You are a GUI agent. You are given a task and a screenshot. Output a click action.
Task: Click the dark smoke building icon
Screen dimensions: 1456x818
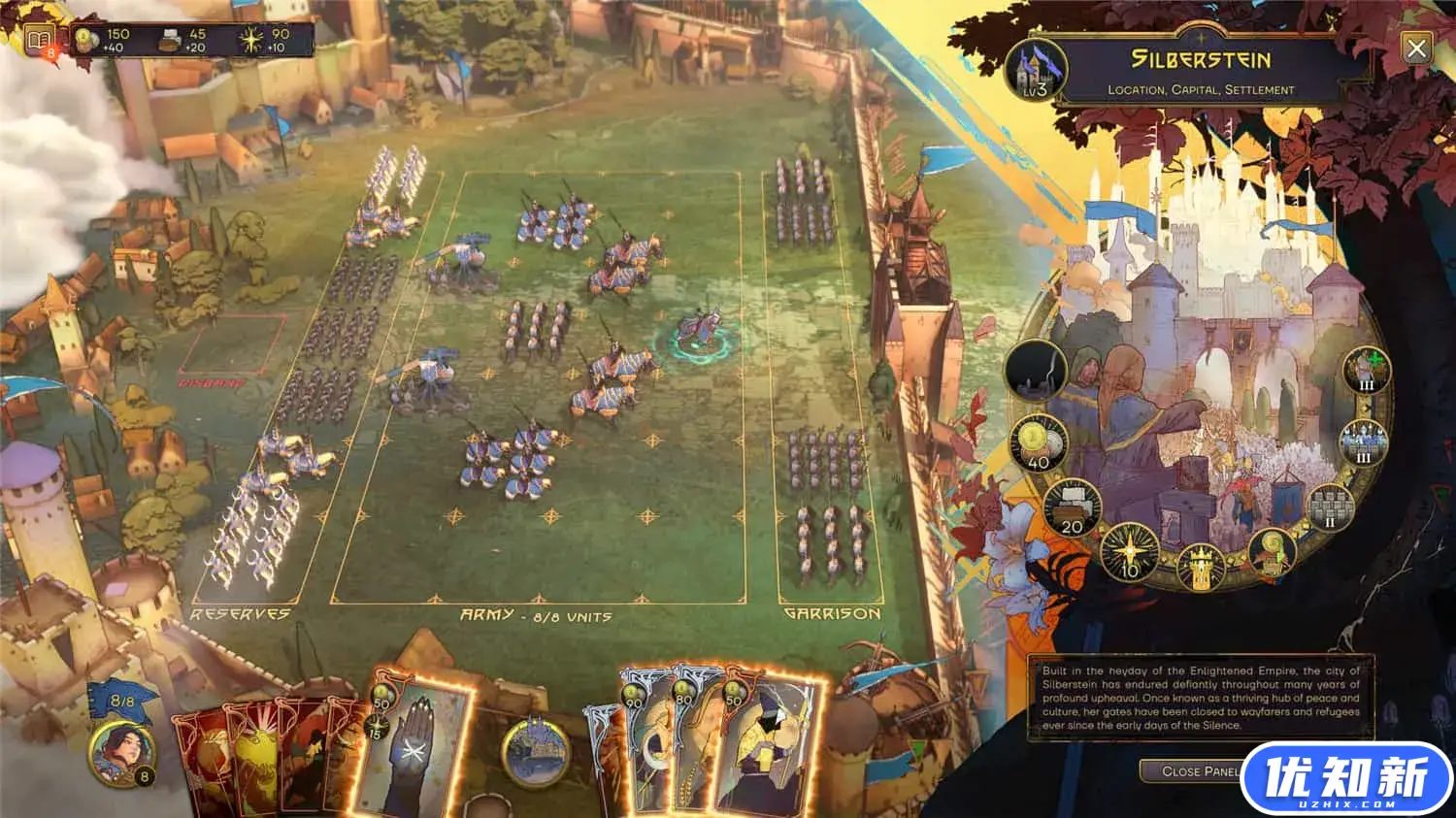pos(1036,371)
